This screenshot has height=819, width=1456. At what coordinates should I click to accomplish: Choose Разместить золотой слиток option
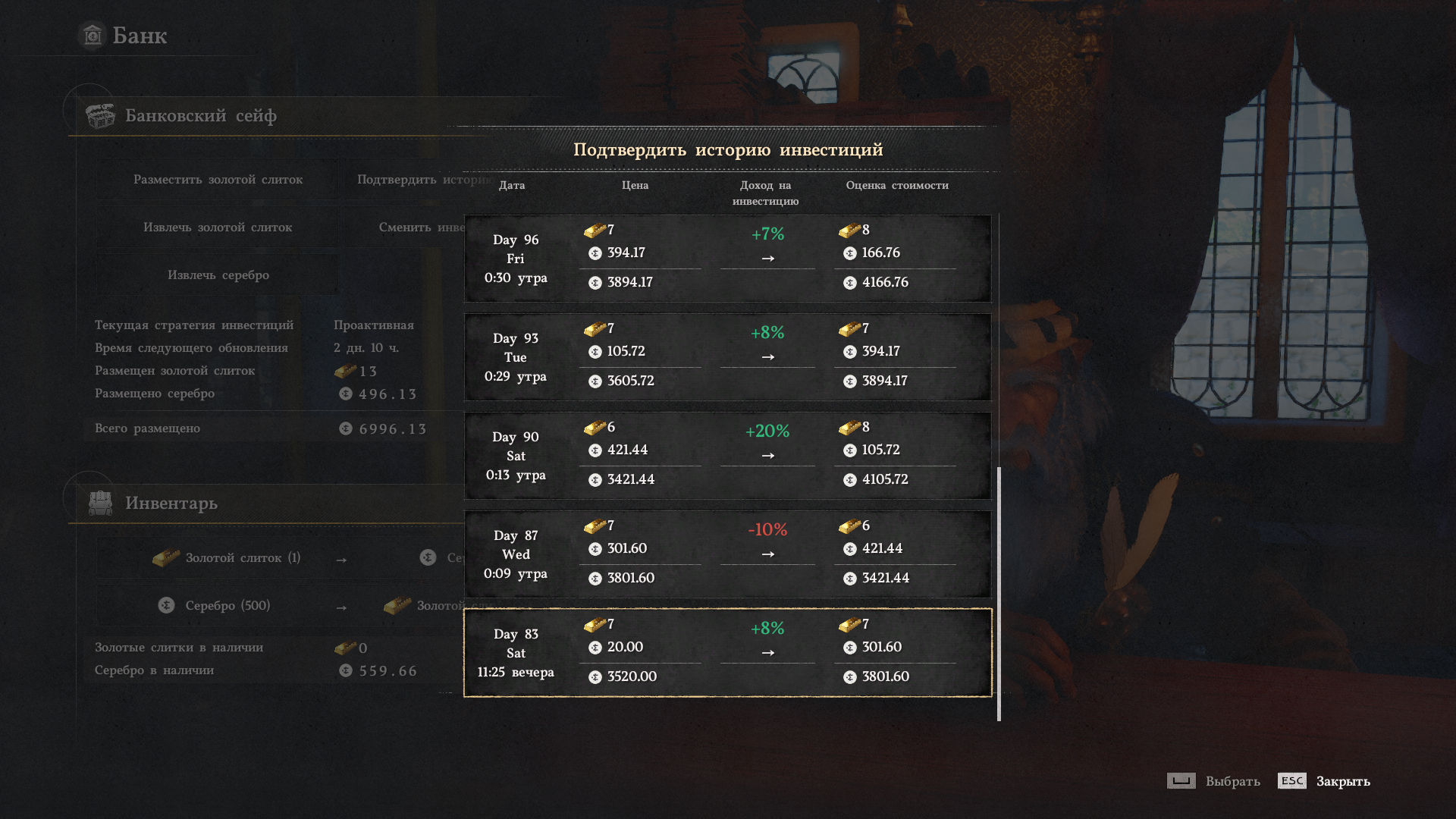click(x=218, y=180)
